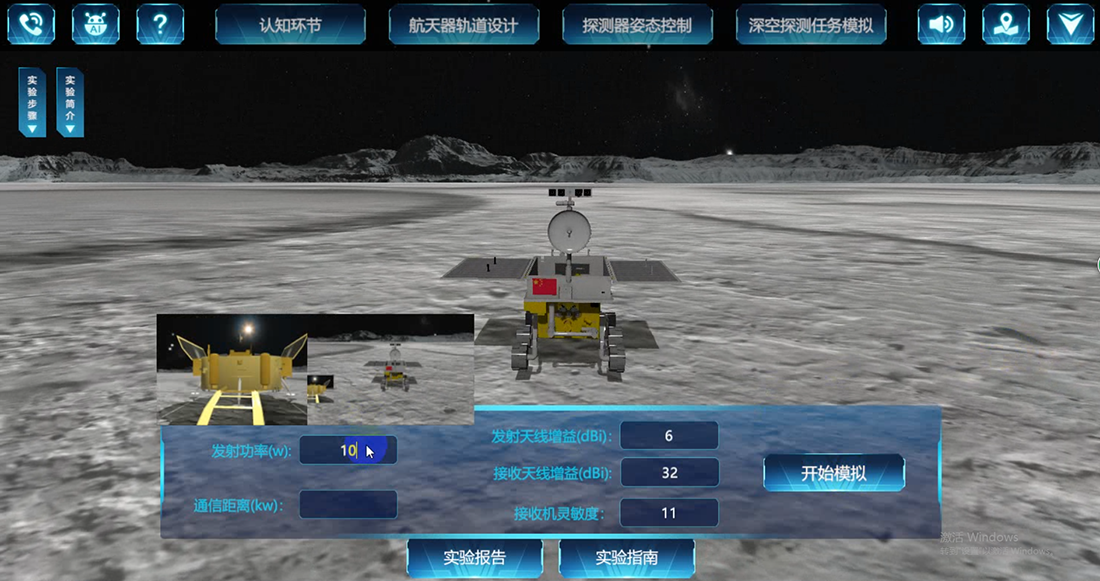The height and width of the screenshot is (581, 1100).
Task: Open the AI robot assistant
Action: tap(95, 24)
